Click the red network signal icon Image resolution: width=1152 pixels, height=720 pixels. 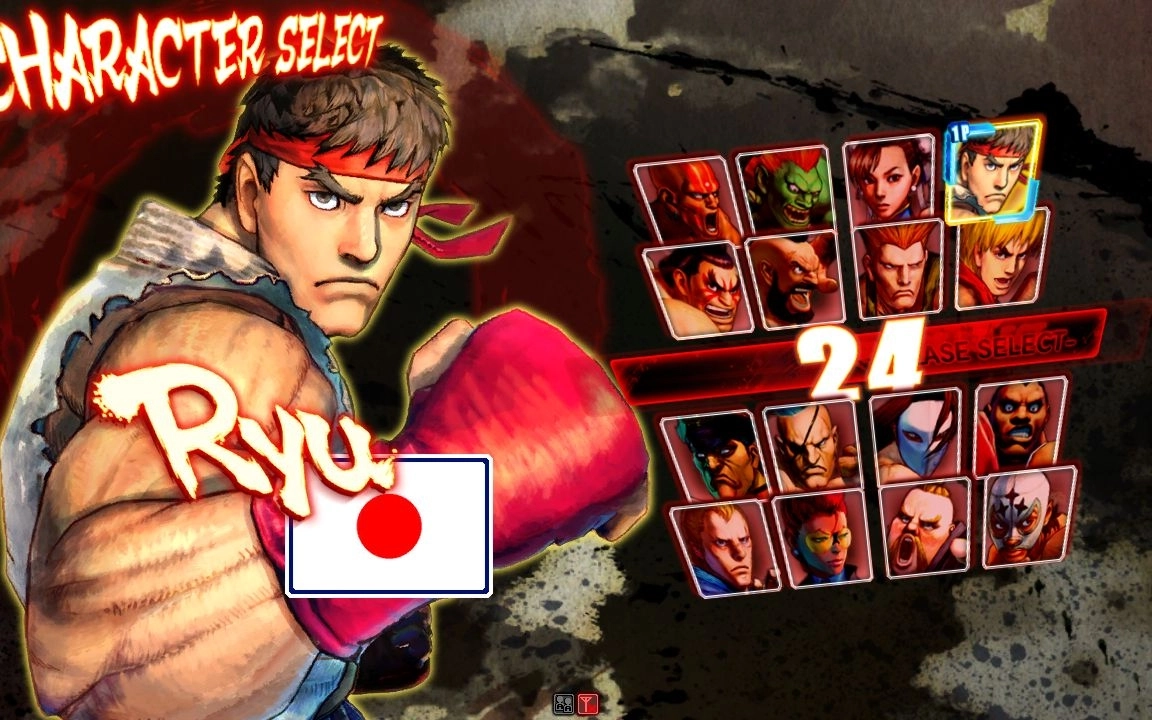(587, 704)
